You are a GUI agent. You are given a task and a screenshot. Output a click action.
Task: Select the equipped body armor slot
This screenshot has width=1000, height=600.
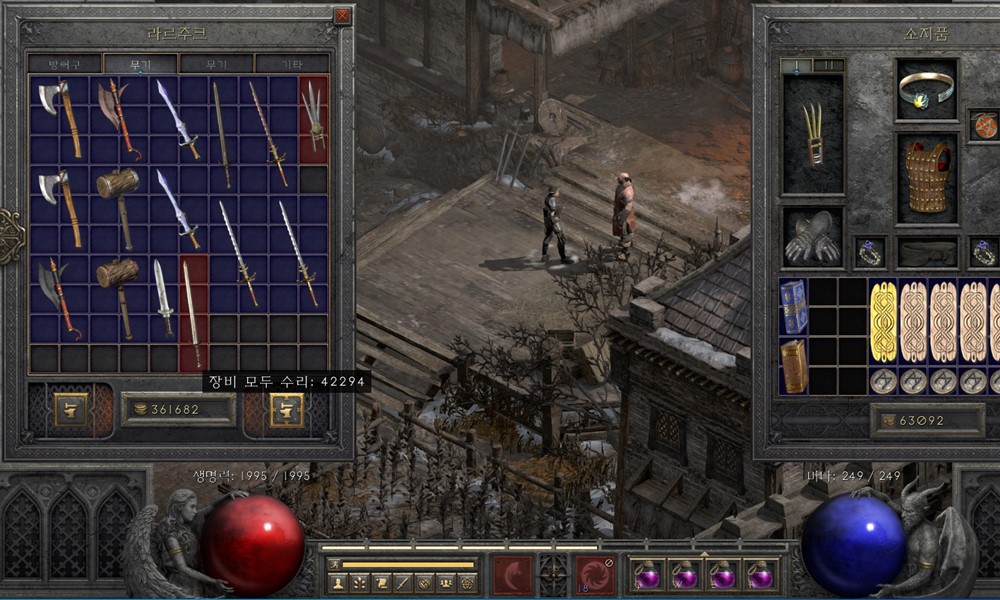coord(927,177)
